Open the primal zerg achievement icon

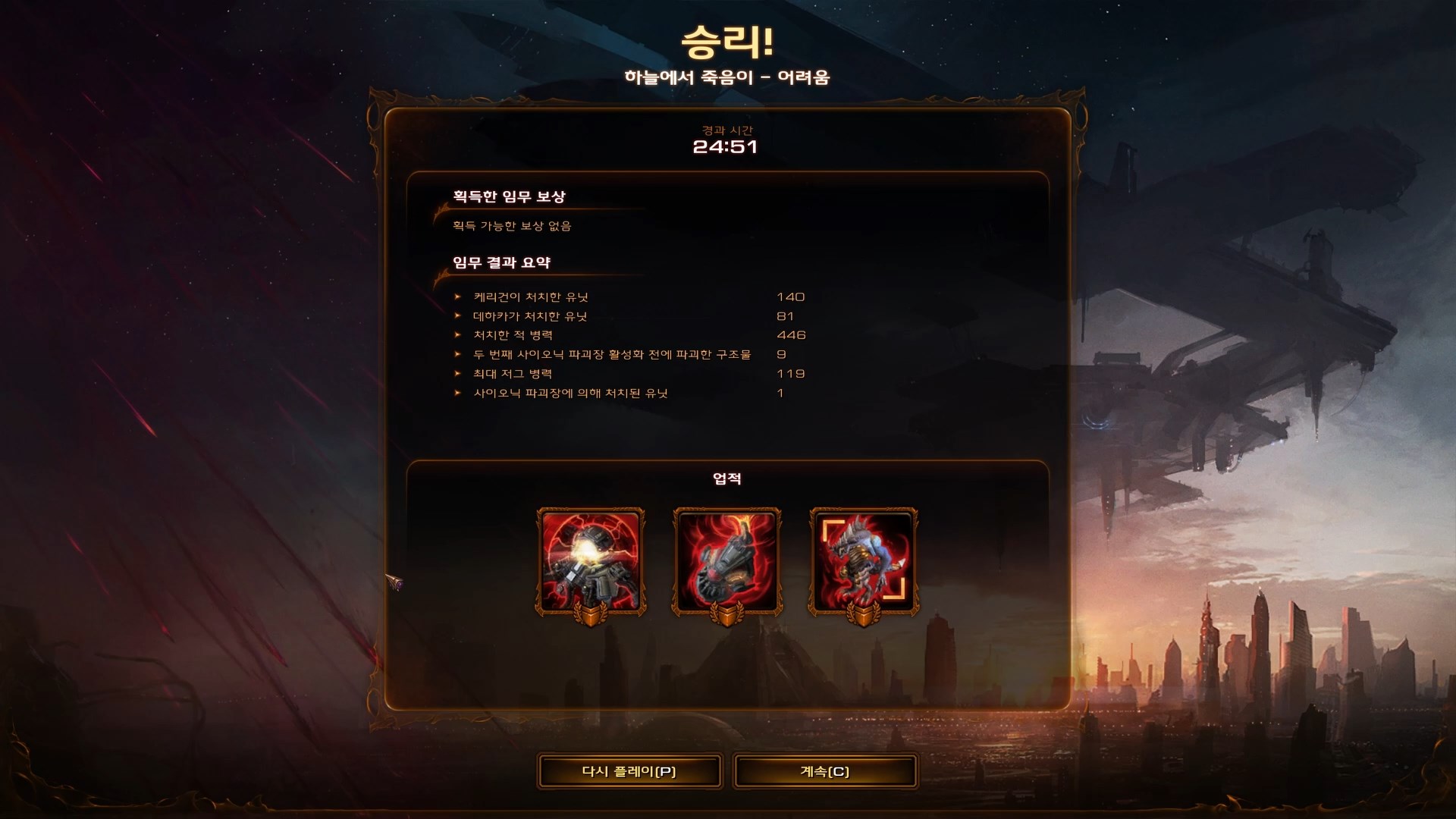pos(864,559)
